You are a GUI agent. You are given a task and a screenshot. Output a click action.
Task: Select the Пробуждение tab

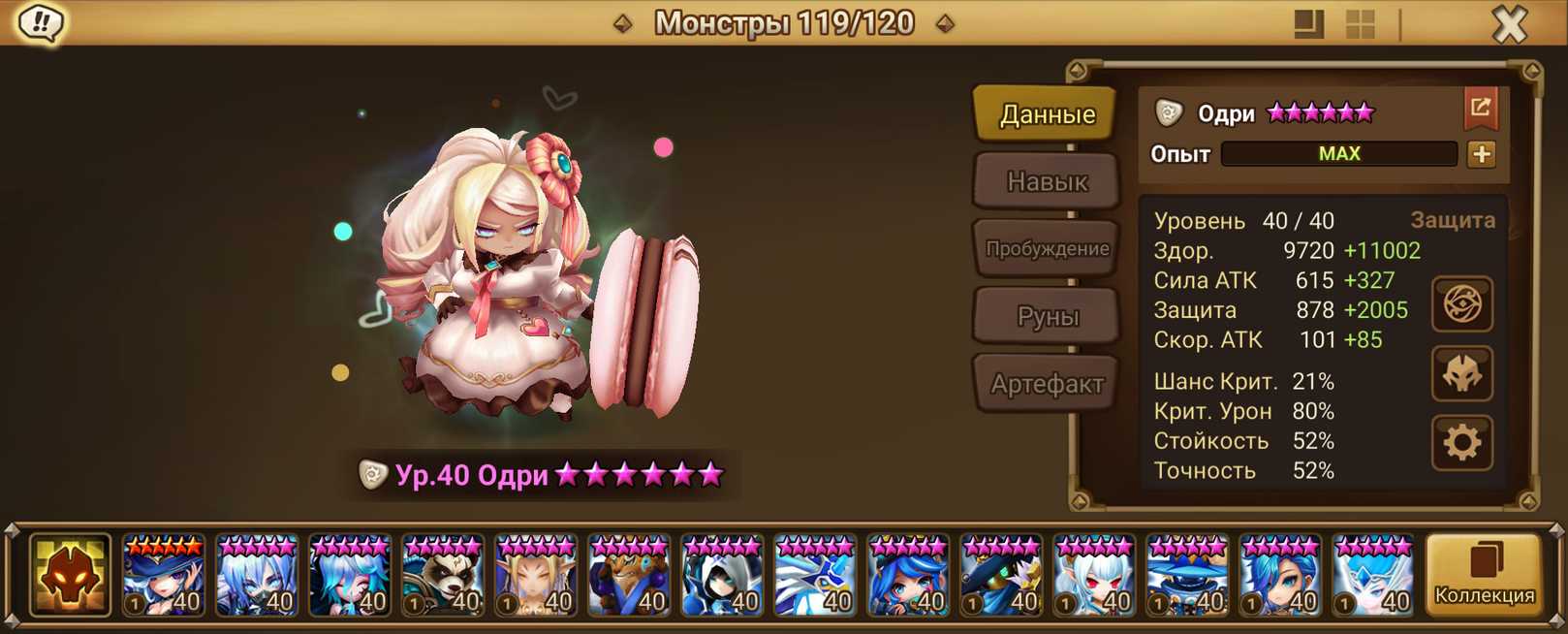[1047, 249]
